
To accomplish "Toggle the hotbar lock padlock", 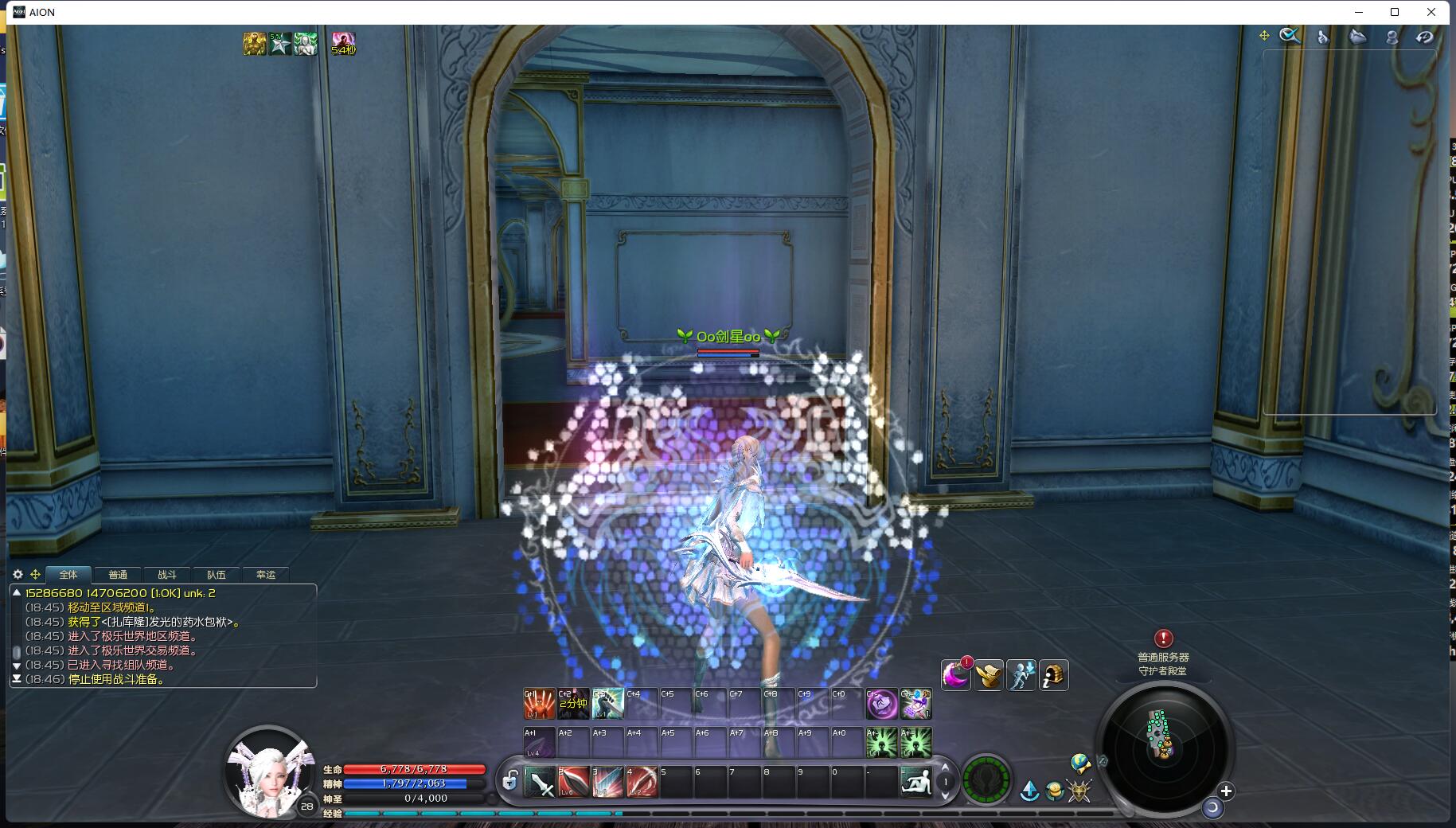I will tap(510, 781).
